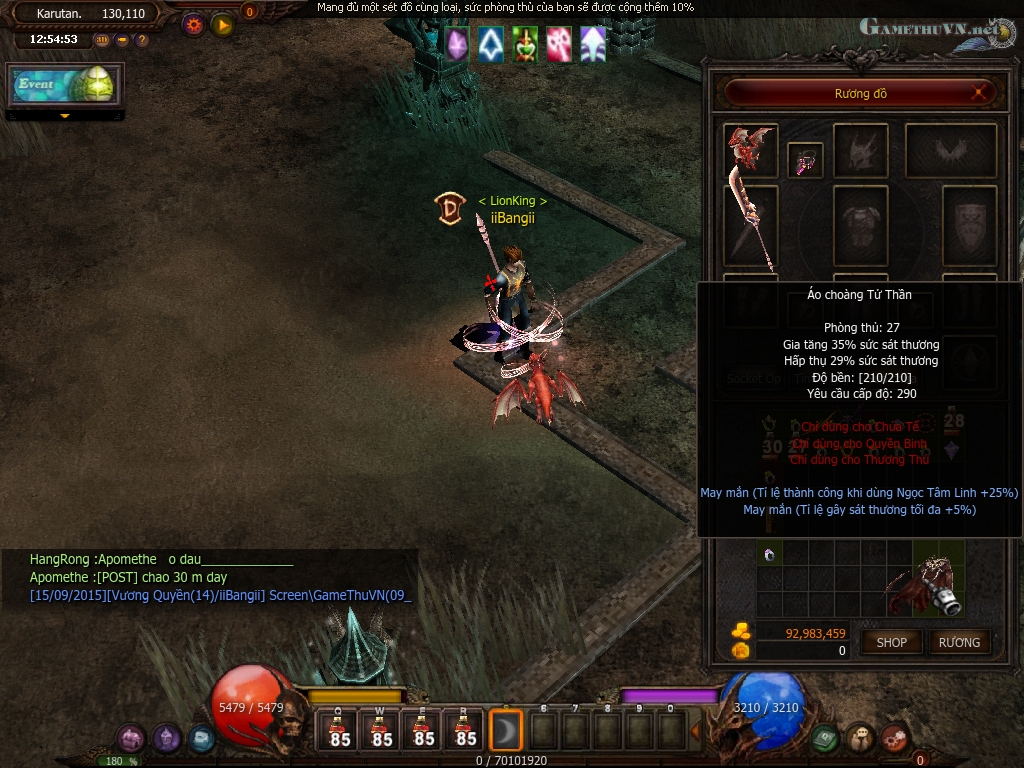This screenshot has width=1024, height=768.
Task: Open the Event egg banner
Action: 65,85
